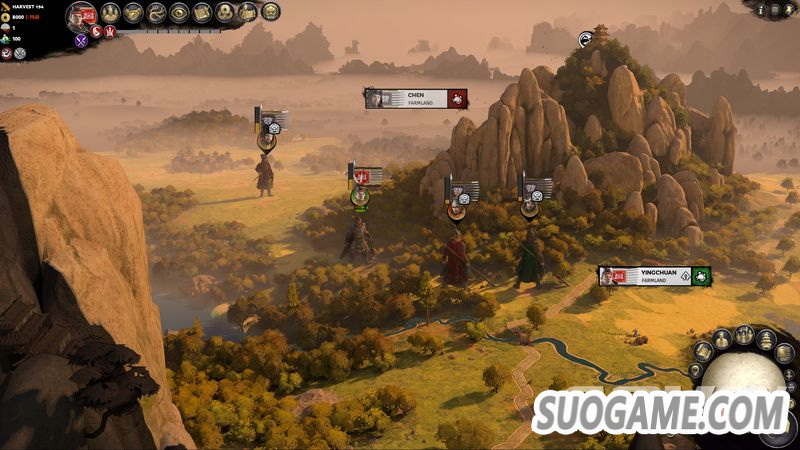Image resolution: width=800 pixels, height=450 pixels.
Task: Open the treasury coins icon
Action: coord(225,13)
